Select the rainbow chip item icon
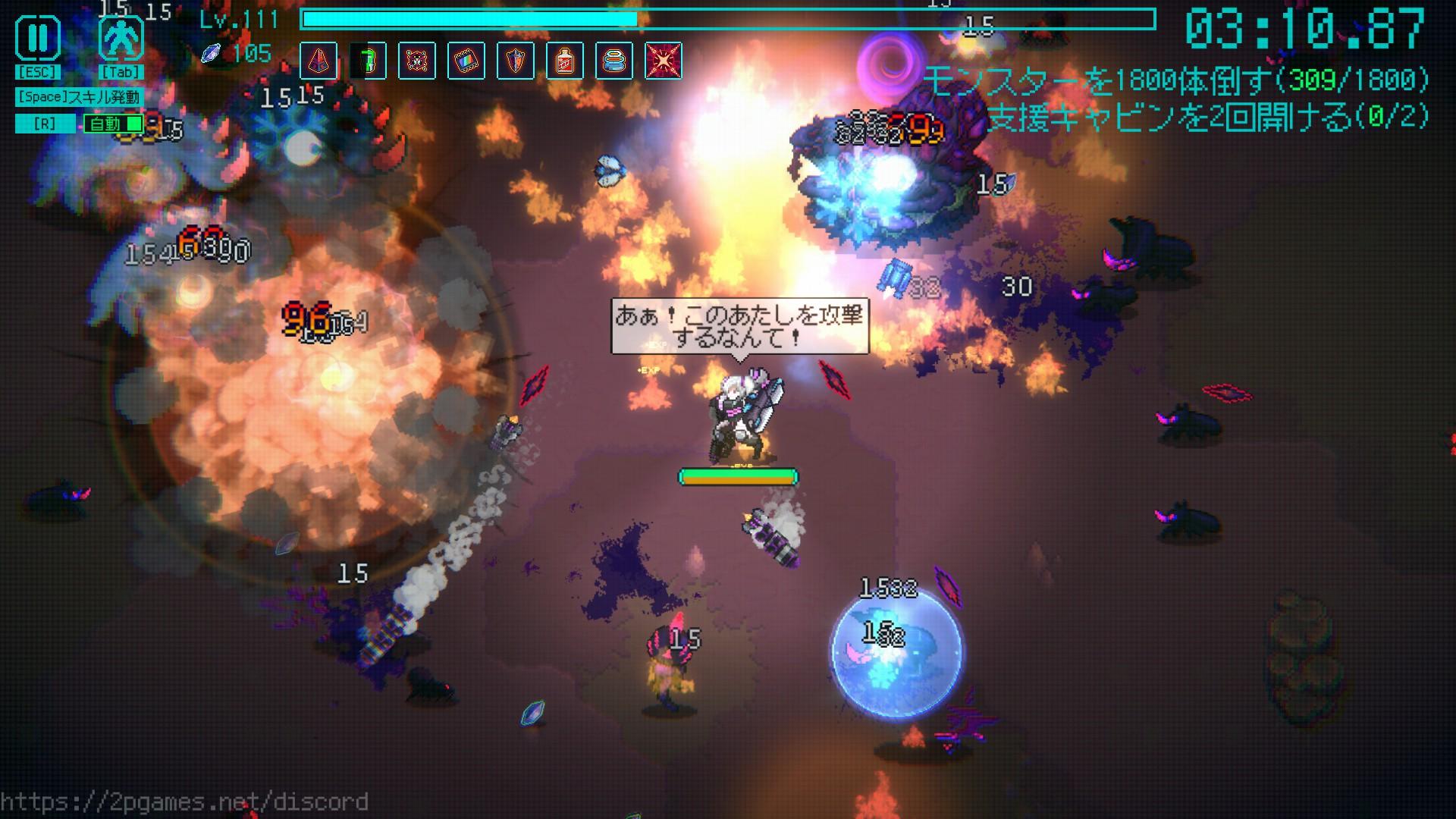The height and width of the screenshot is (819, 1456). (466, 61)
